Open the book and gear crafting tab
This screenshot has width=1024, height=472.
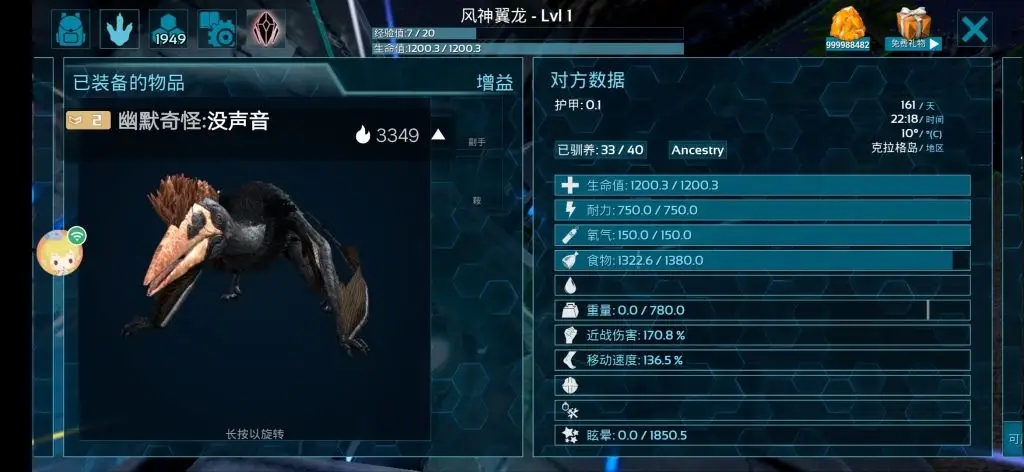217,29
